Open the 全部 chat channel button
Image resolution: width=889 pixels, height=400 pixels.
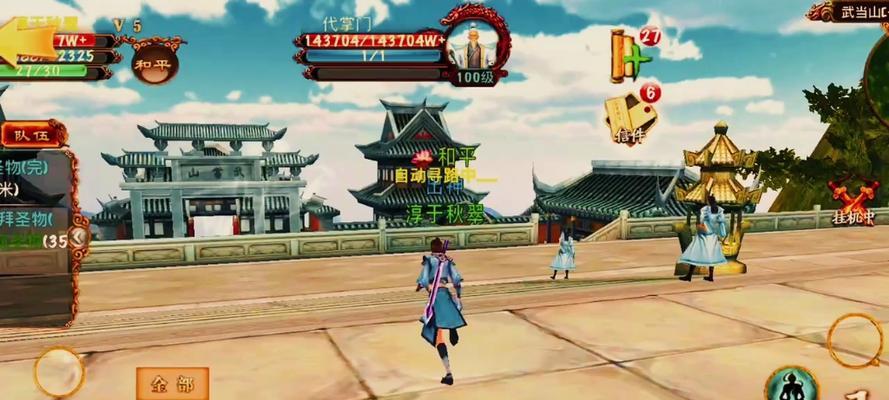click(x=172, y=383)
